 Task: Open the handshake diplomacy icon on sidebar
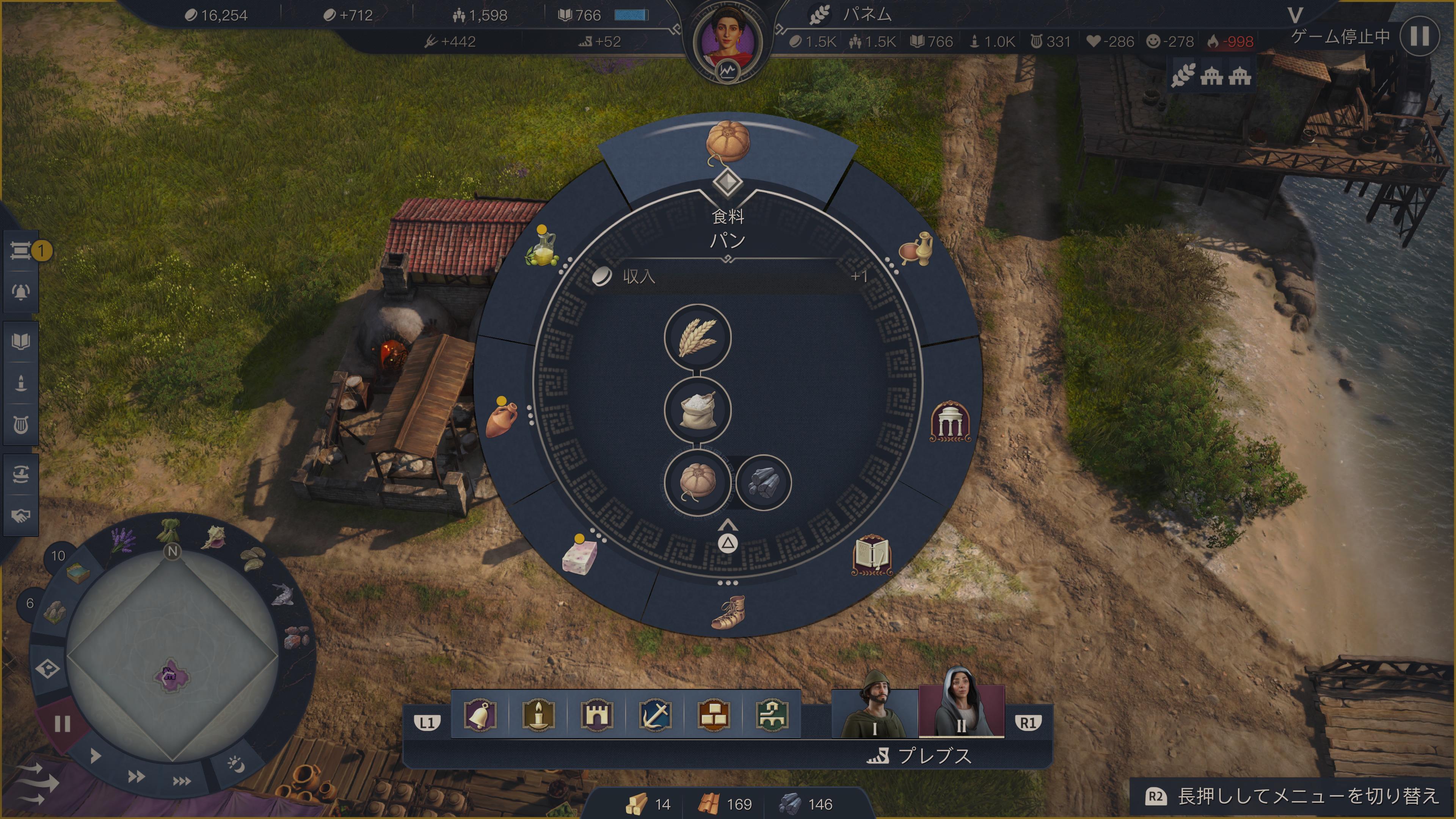pos(21,516)
